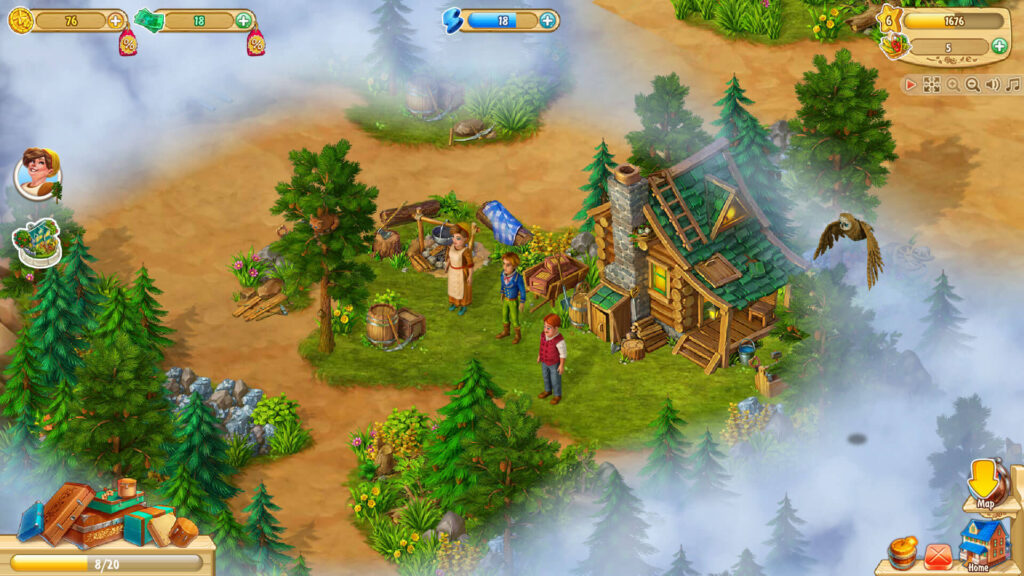This screenshot has width=1024, height=576.
Task: Click the red X button
Action: pos(937,554)
